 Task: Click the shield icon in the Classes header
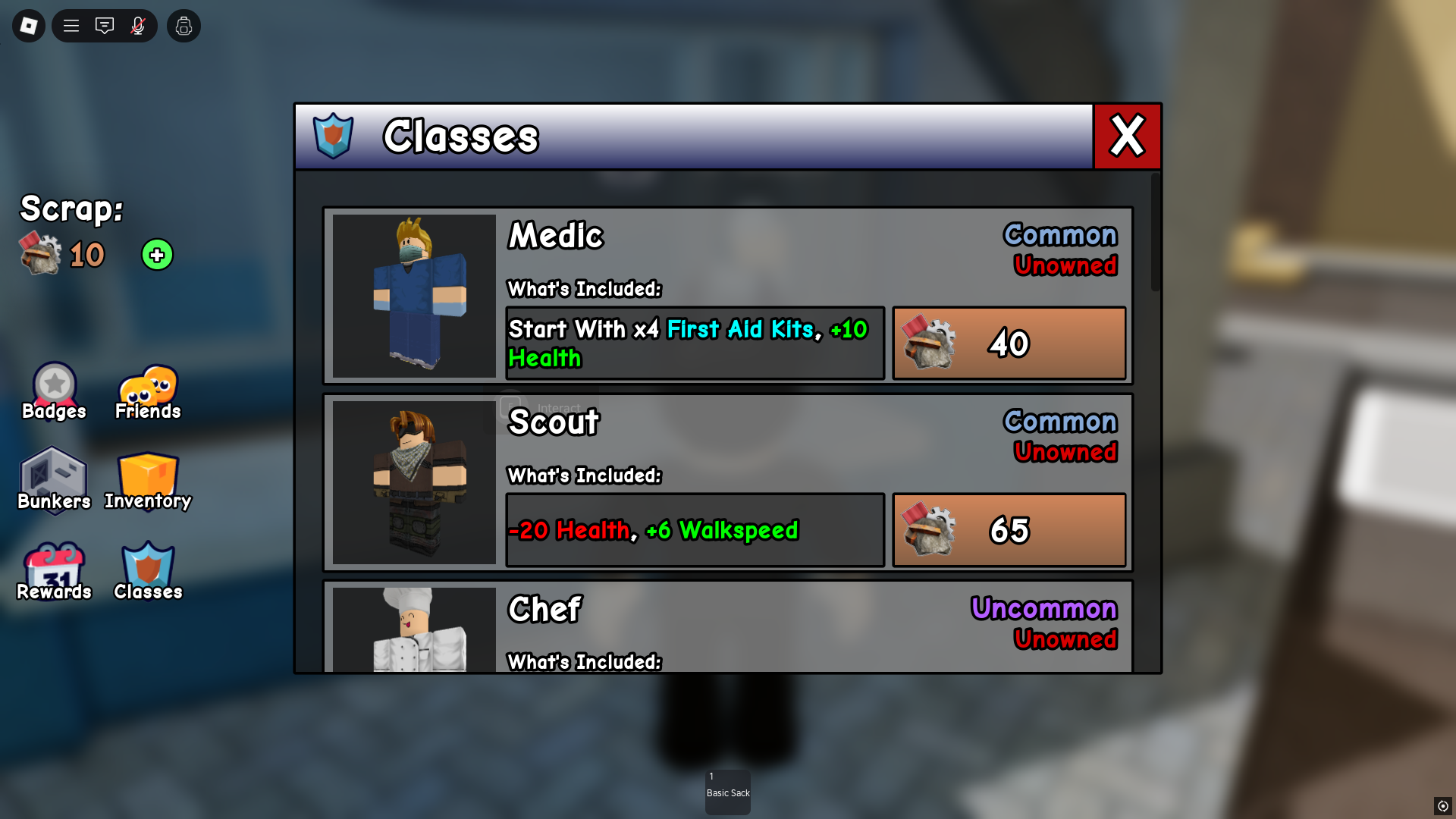pos(334,136)
